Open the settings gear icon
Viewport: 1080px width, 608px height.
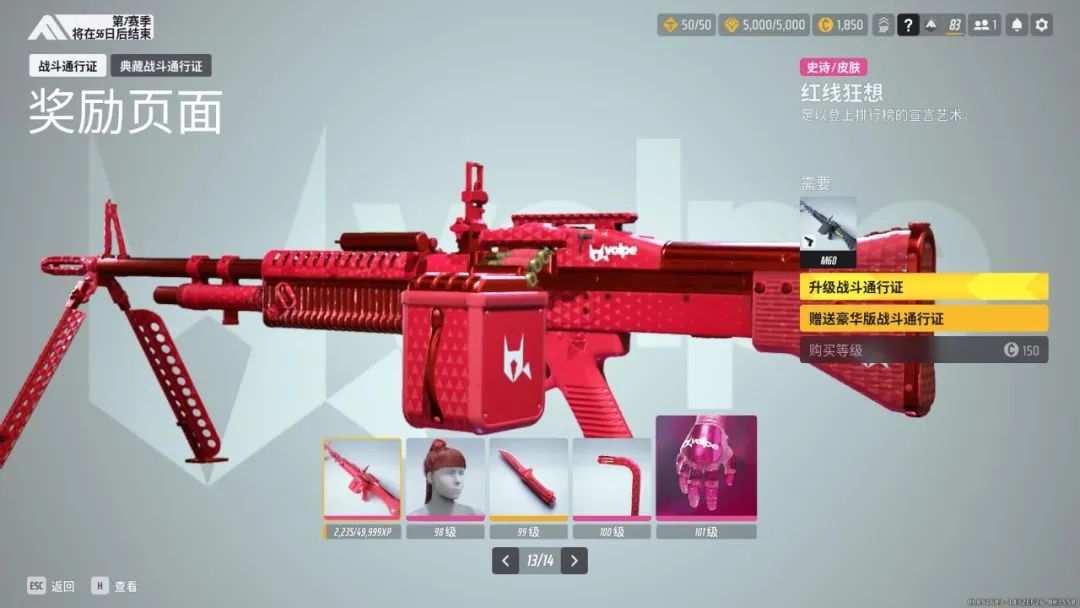point(1042,25)
